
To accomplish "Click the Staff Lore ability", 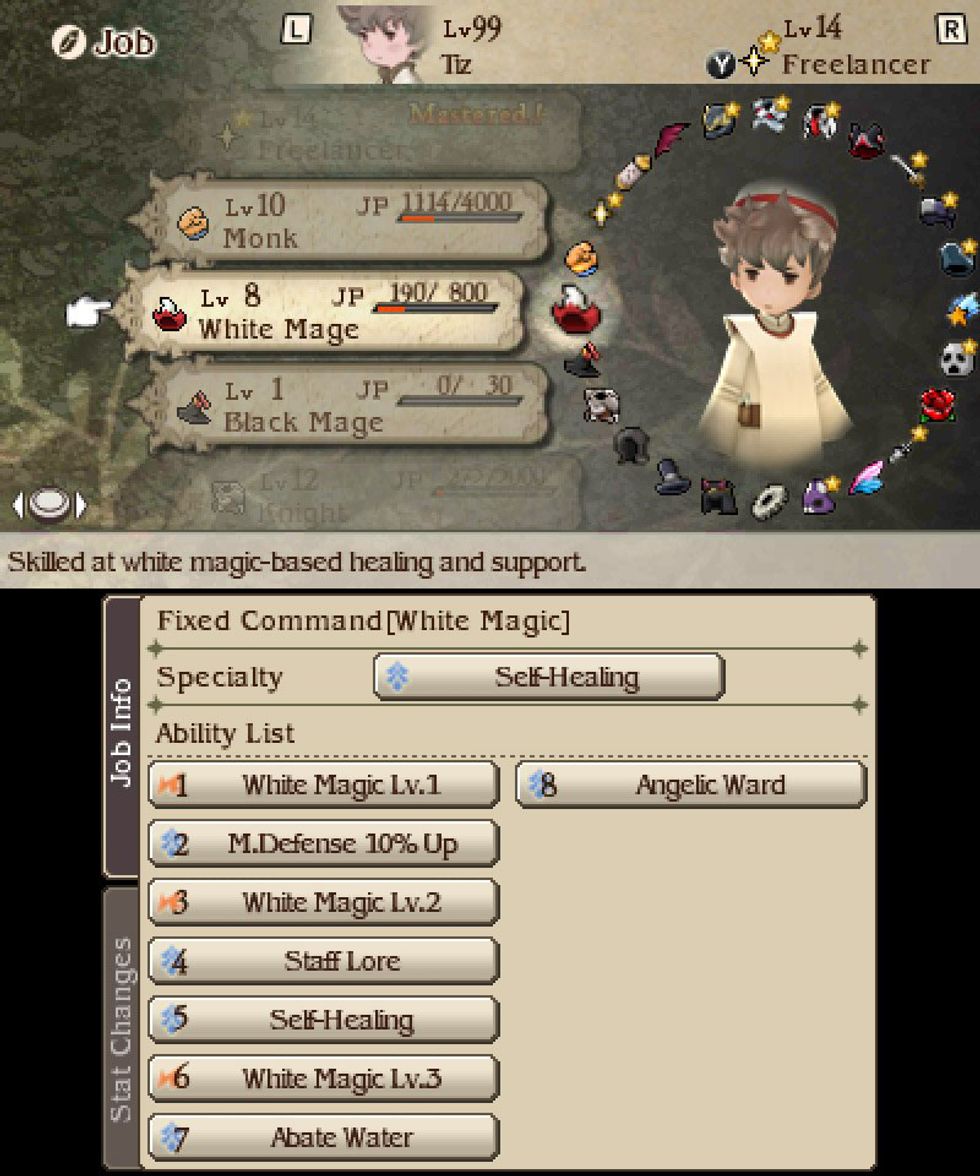I will tap(323, 961).
